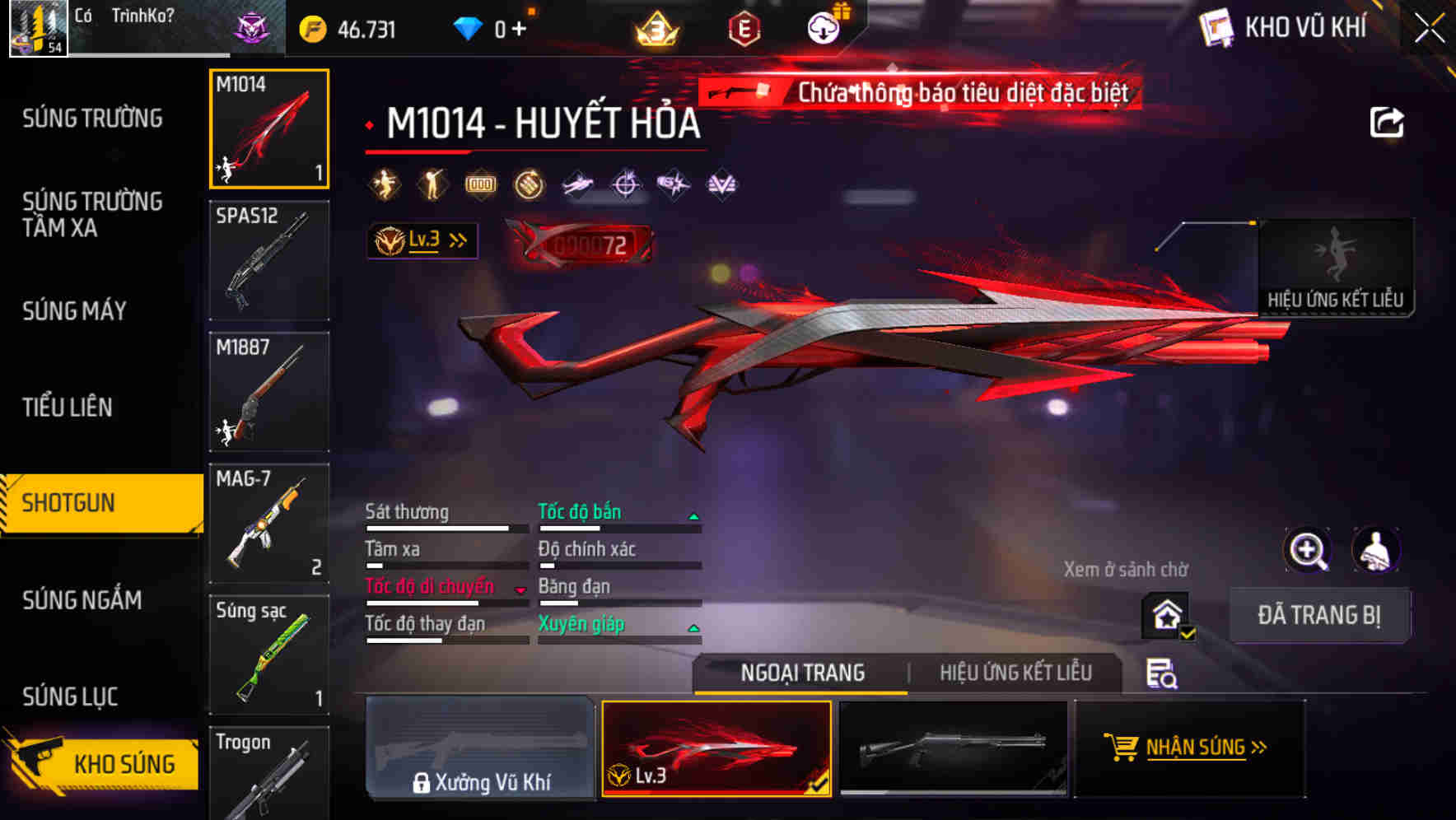Click the Xem ở sảnh chờ home toggle
1456x820 pixels.
(1165, 615)
